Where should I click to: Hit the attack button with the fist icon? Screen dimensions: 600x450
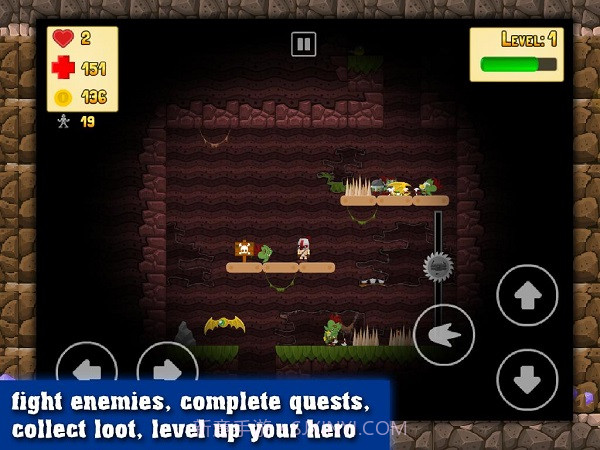(x=444, y=335)
